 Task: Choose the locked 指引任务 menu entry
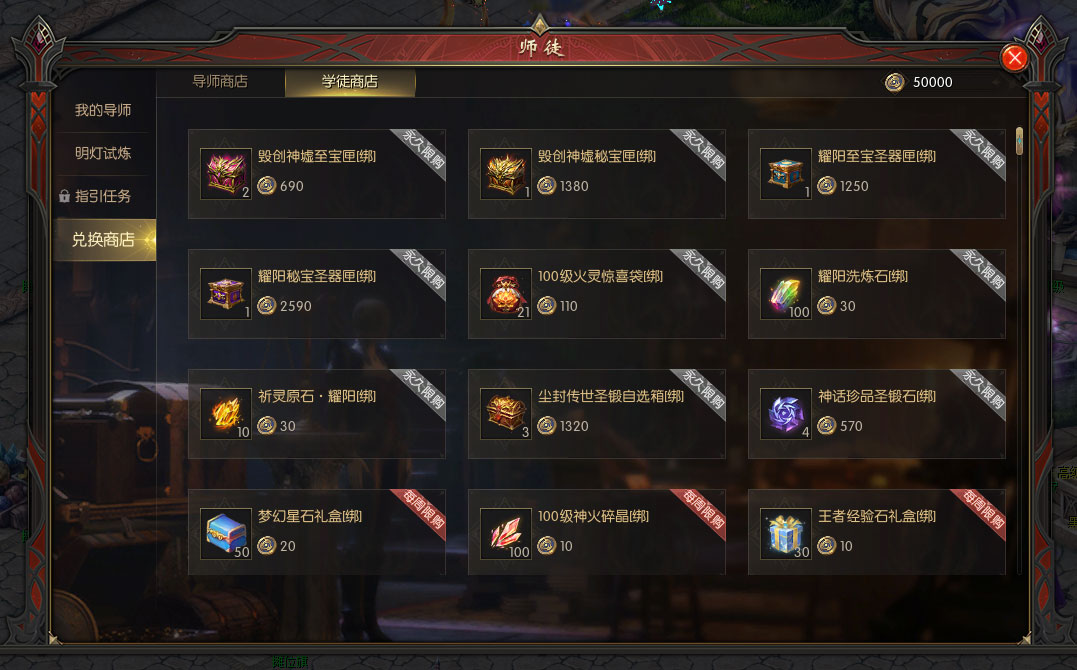[x=103, y=196]
